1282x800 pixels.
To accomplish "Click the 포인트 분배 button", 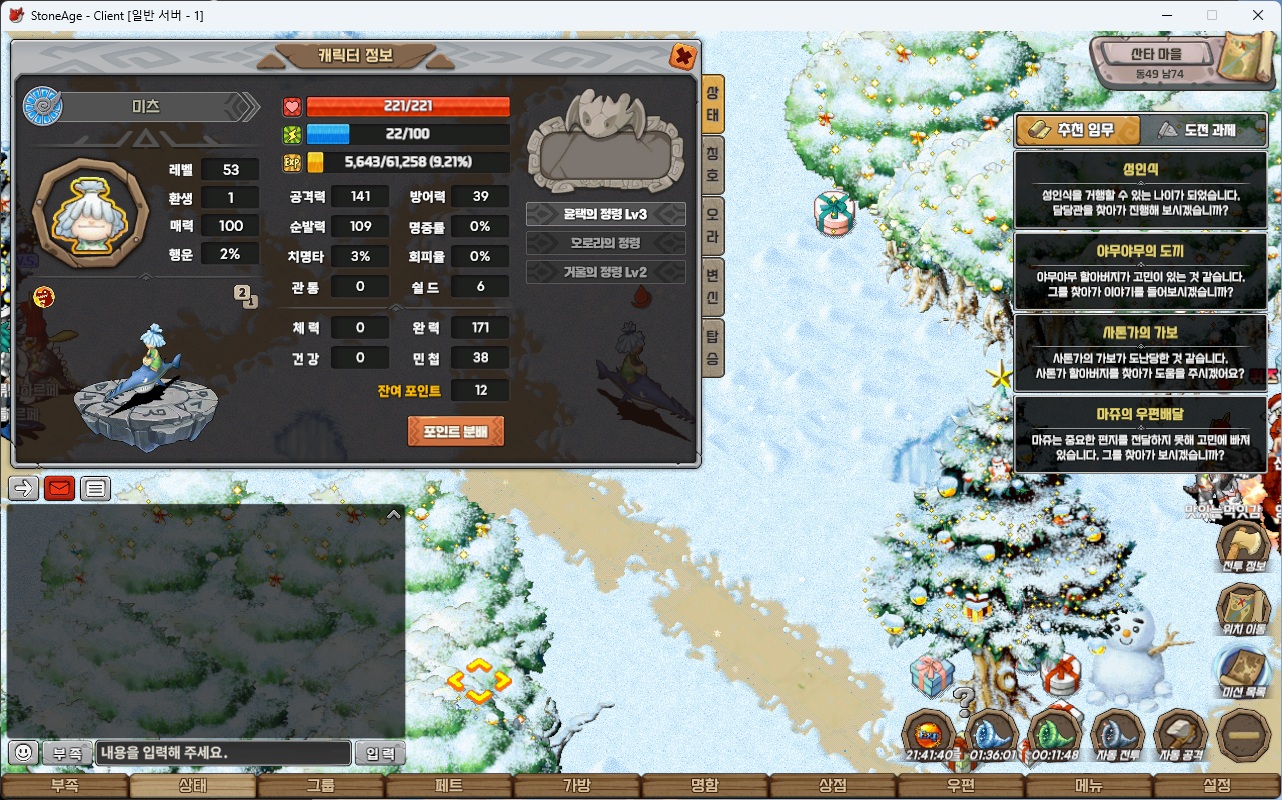I will [x=455, y=432].
